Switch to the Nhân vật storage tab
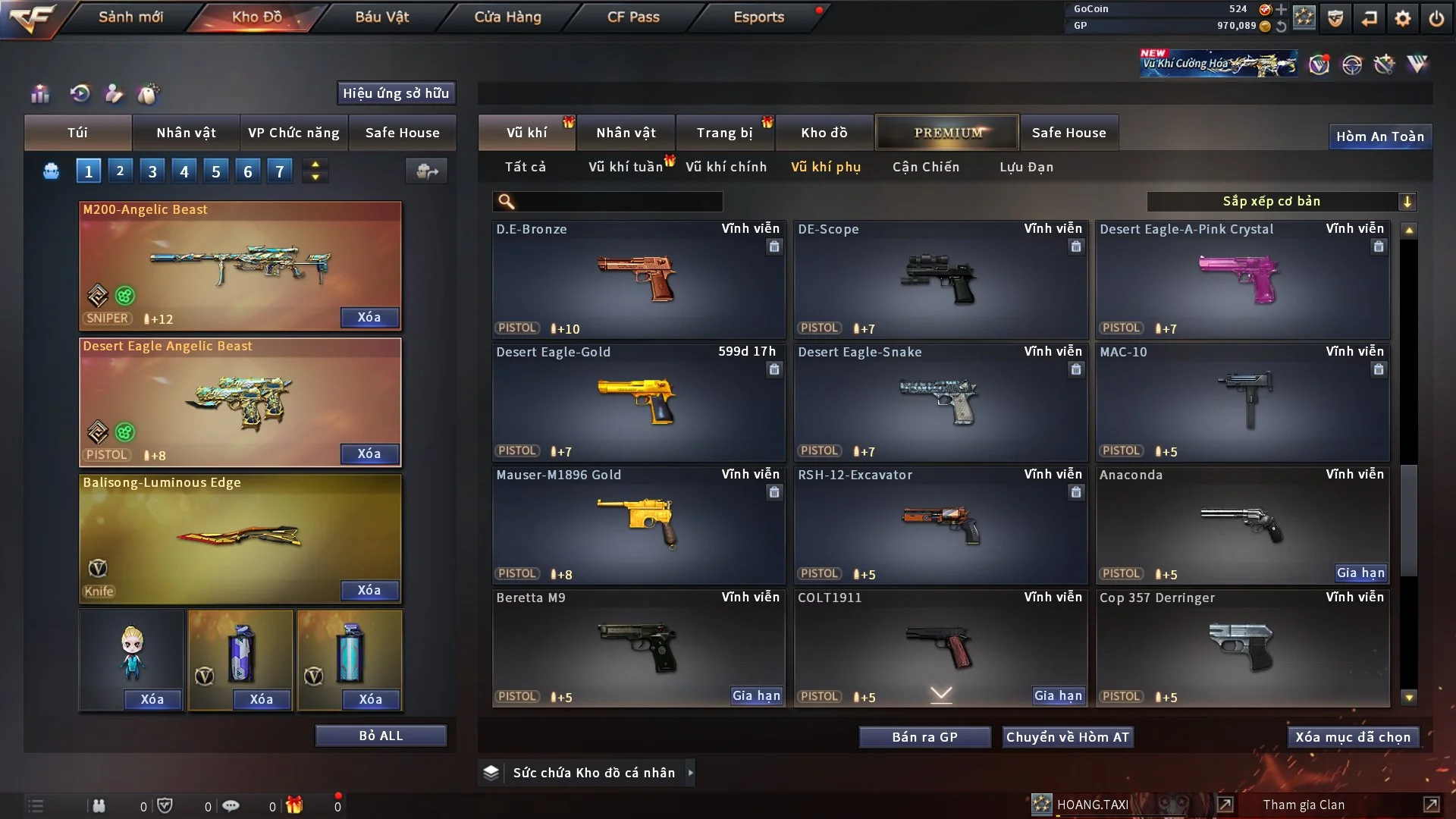The image size is (1456, 819). 626,133
